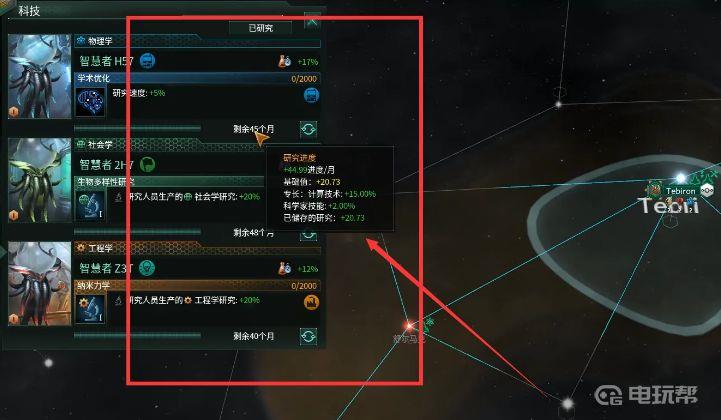
Task: Click the brain icon of the physics tech
Action: click(91, 101)
